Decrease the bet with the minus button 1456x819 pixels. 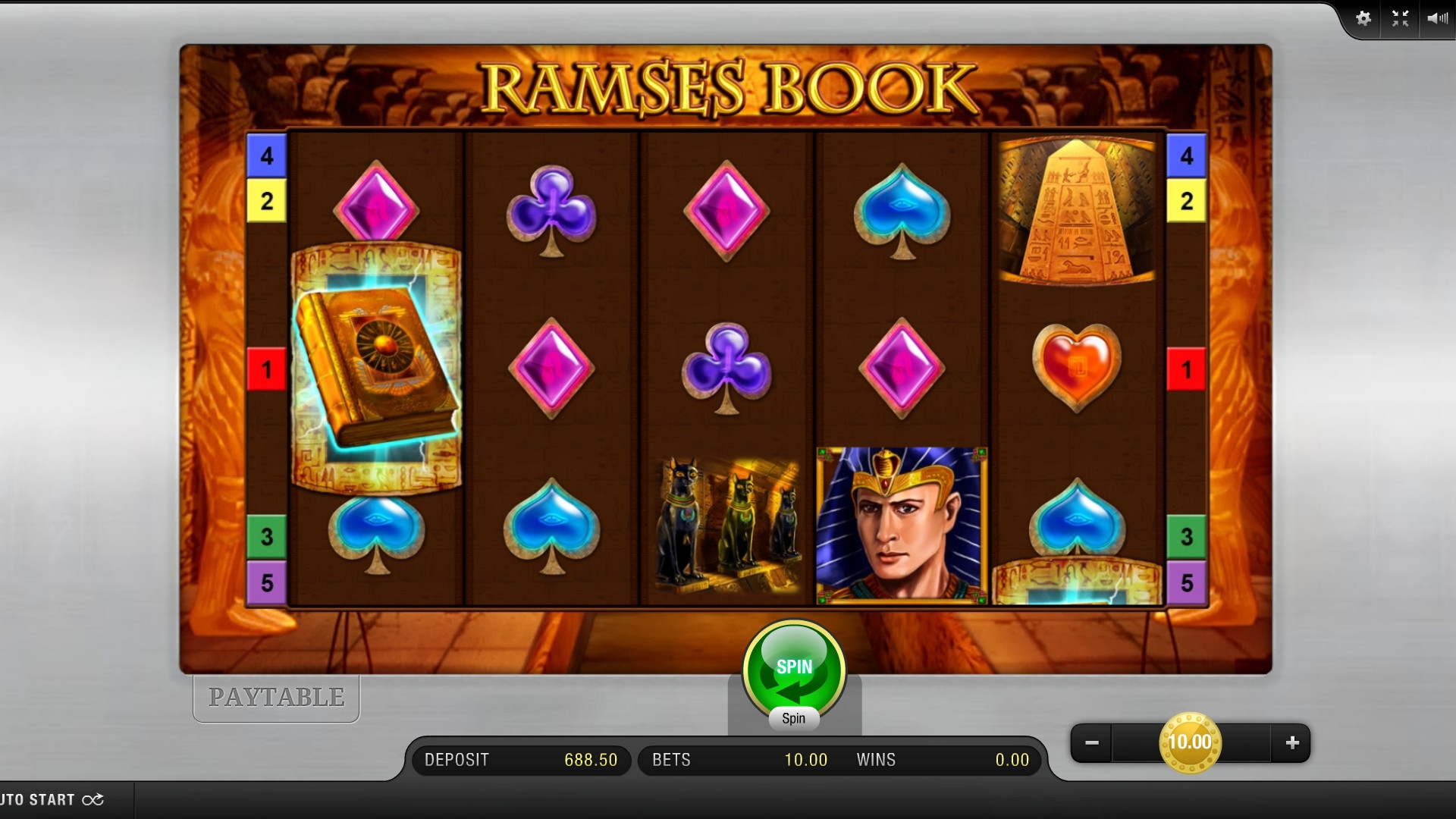[1092, 743]
